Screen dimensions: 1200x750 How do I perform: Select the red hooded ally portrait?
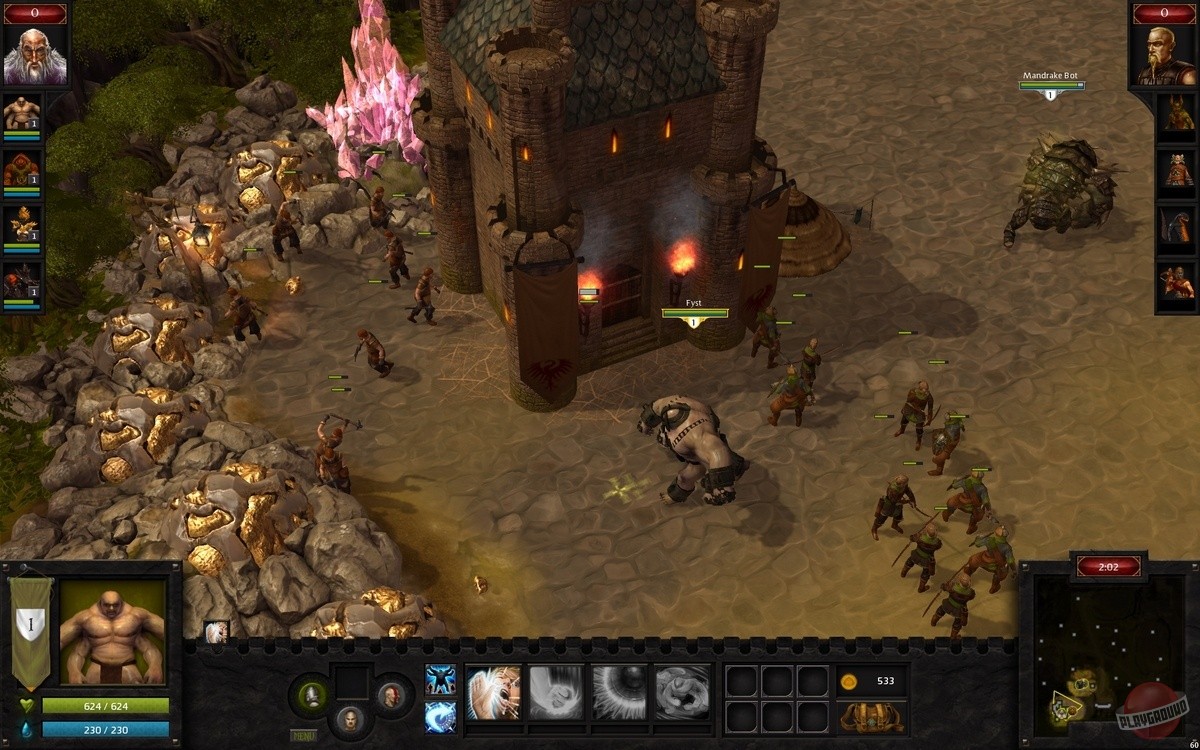pyautogui.click(x=21, y=170)
